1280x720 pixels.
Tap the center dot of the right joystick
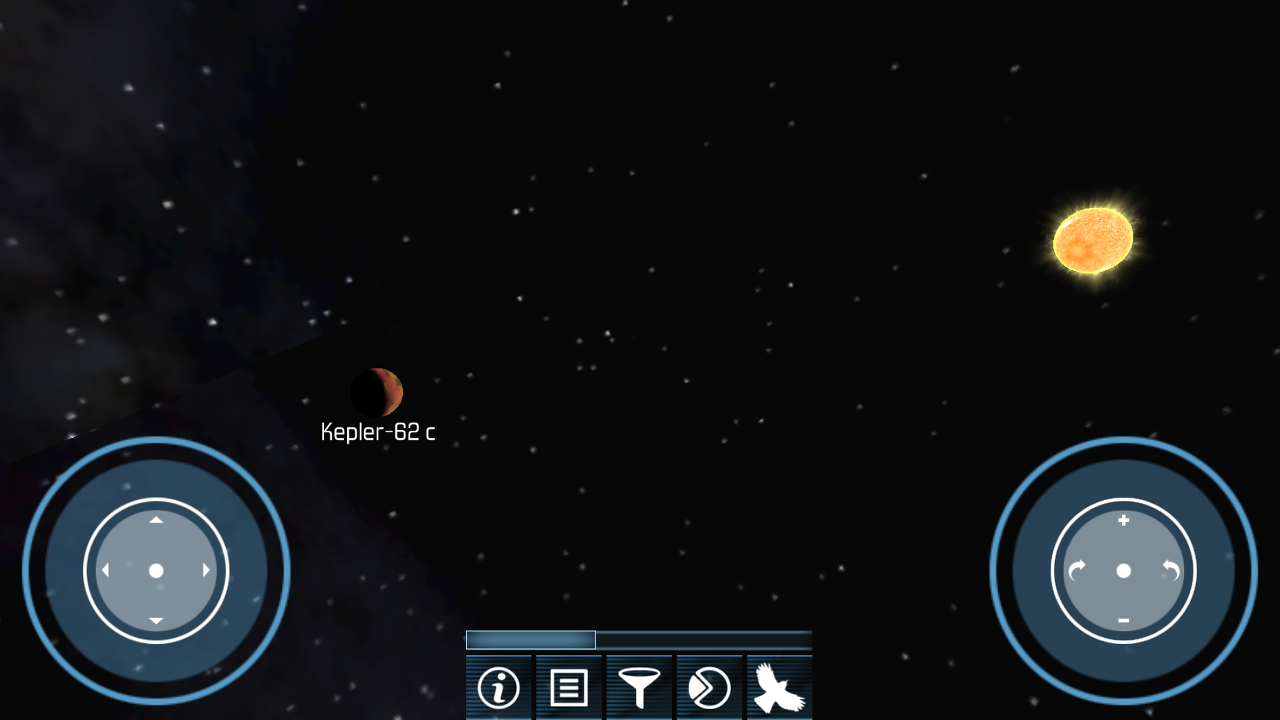(x=1124, y=571)
